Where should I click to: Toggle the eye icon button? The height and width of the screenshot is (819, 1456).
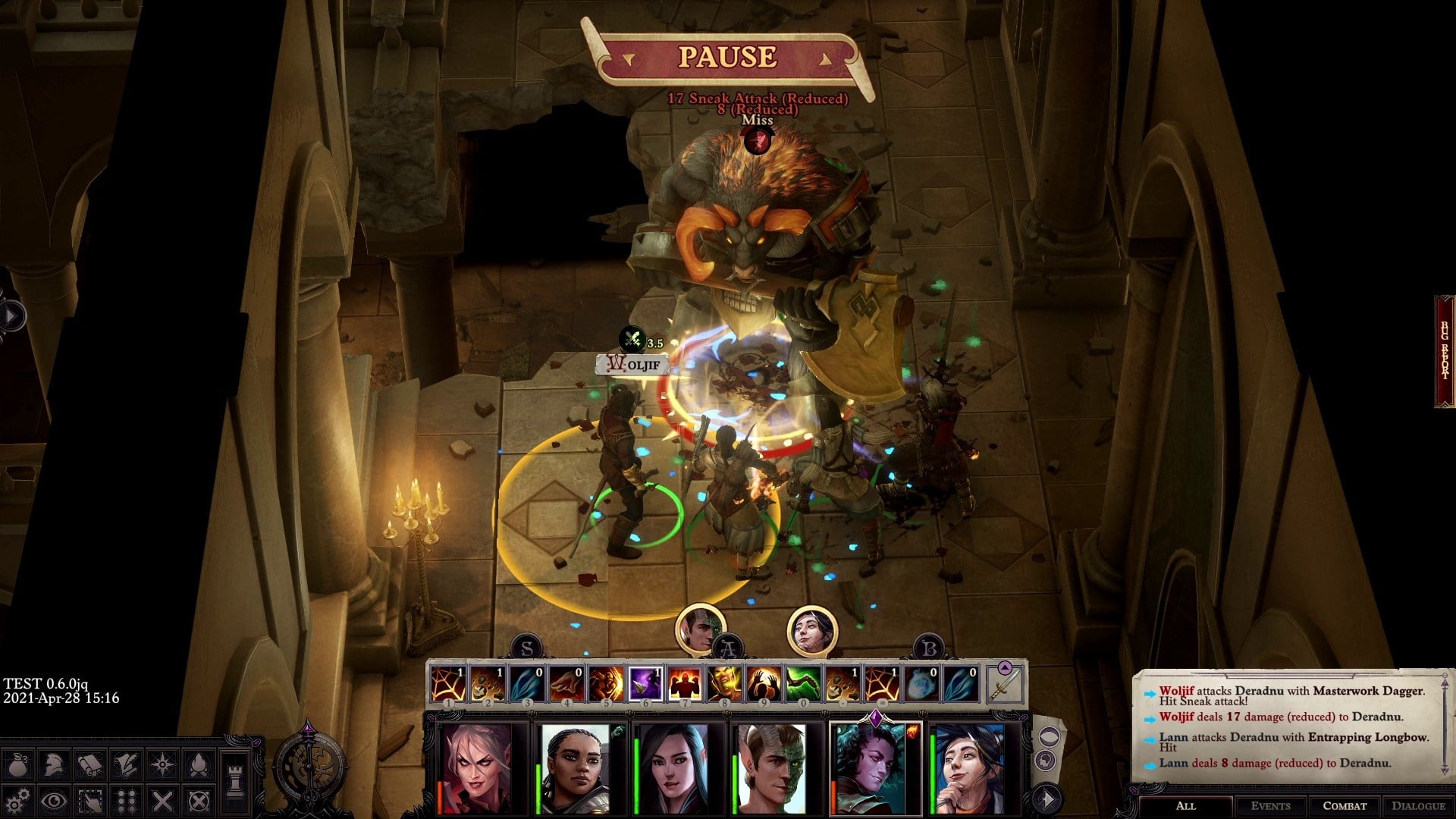click(54, 800)
